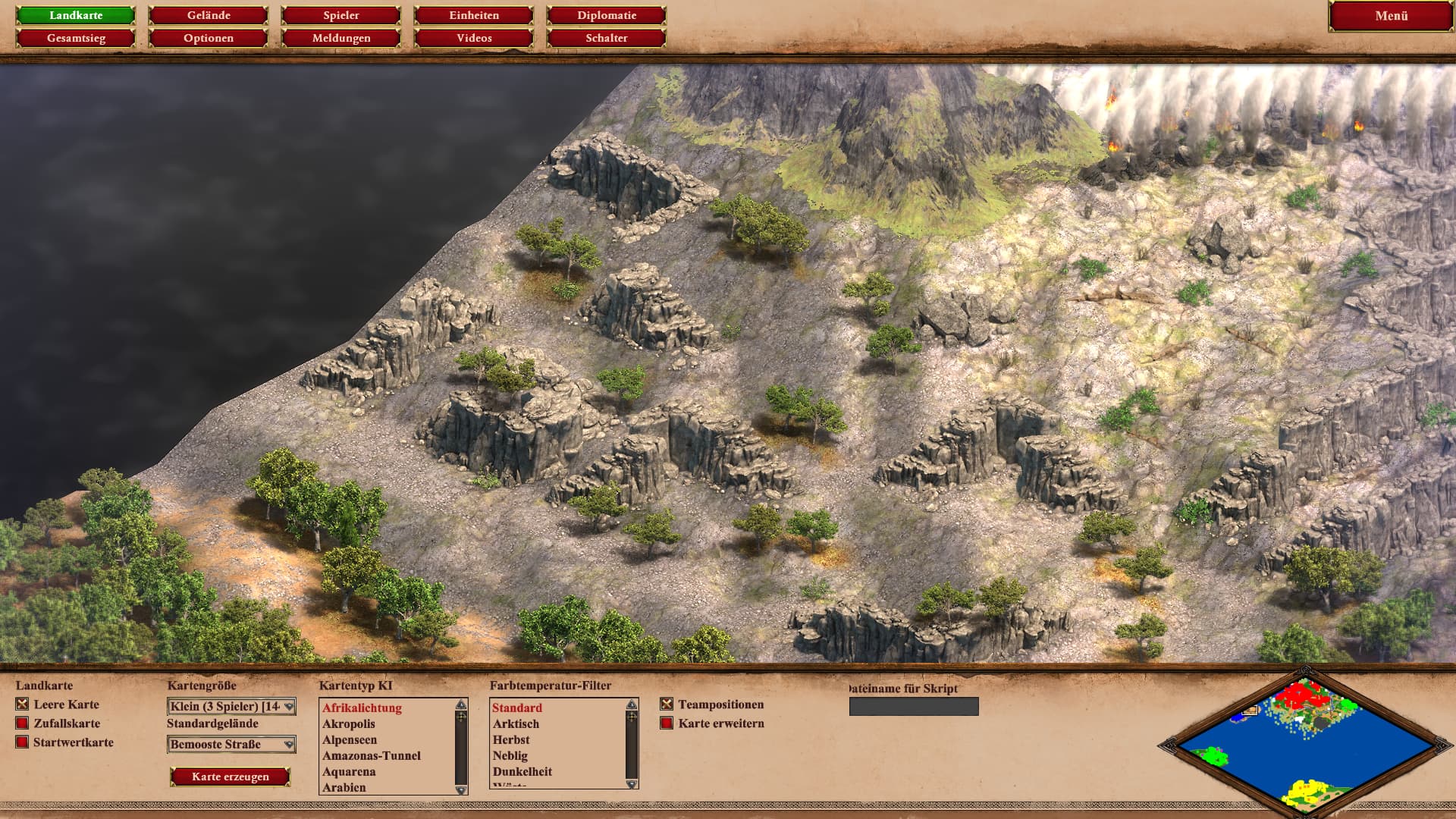
Task: Choose the Startwertkarte option
Action: point(23,742)
